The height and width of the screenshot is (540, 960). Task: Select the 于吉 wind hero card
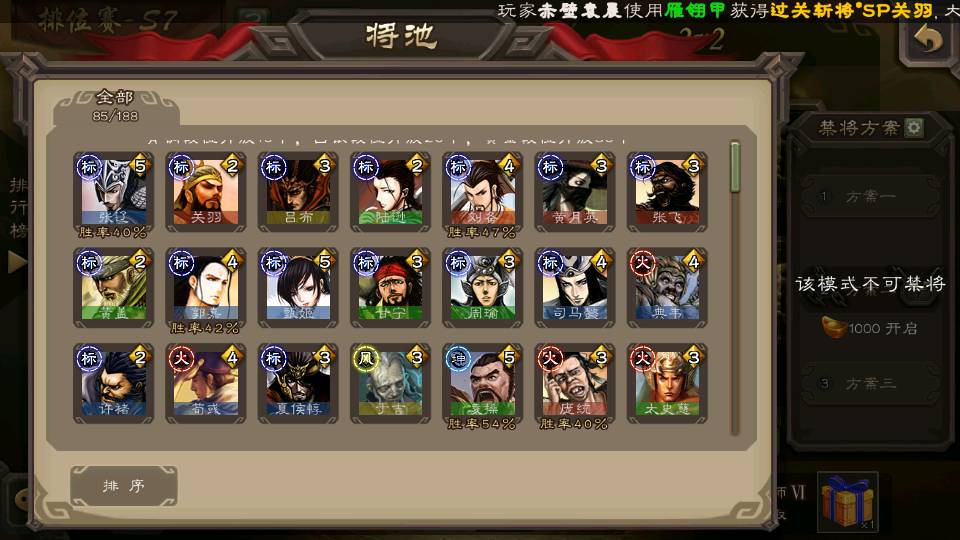pos(390,382)
